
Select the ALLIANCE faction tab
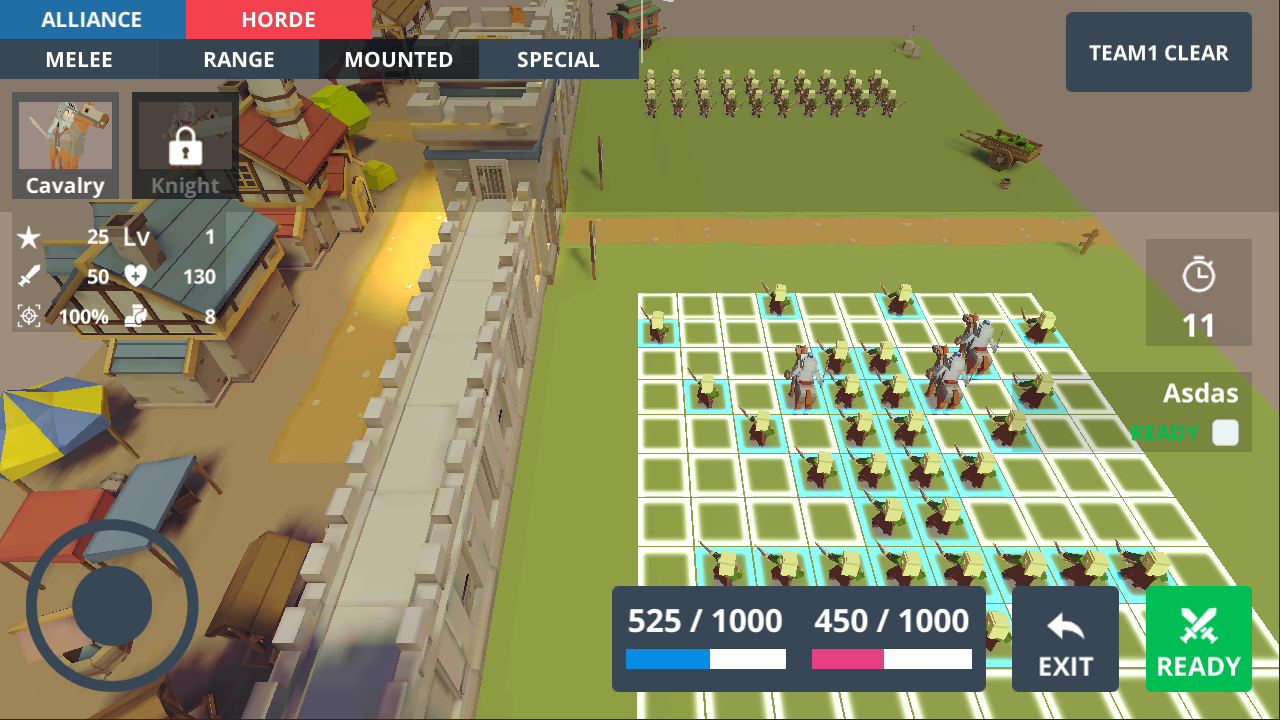click(x=93, y=19)
